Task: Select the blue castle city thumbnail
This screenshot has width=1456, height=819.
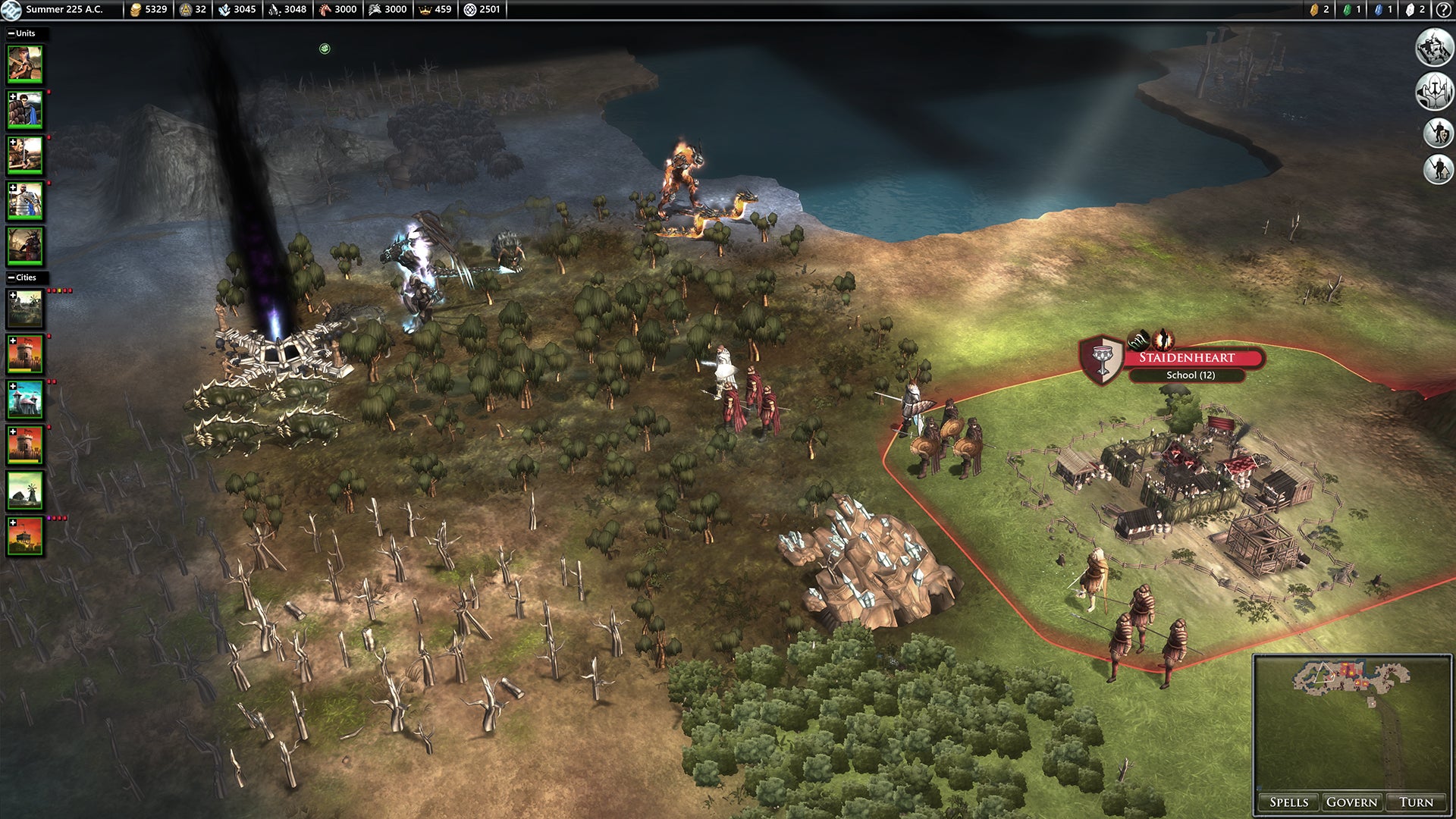Action: pyautogui.click(x=25, y=400)
